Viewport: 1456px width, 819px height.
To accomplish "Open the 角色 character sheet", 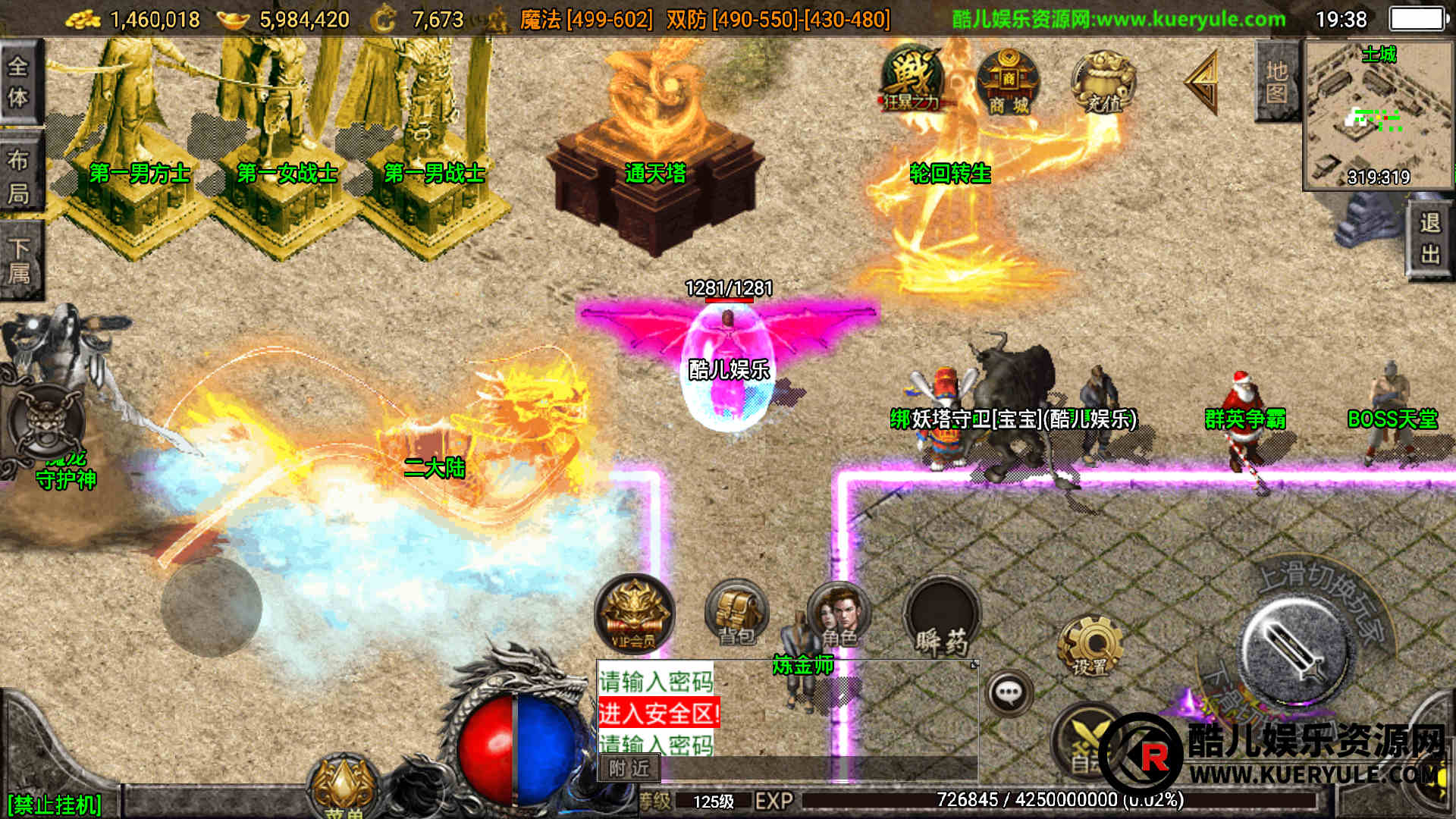I will point(838,614).
